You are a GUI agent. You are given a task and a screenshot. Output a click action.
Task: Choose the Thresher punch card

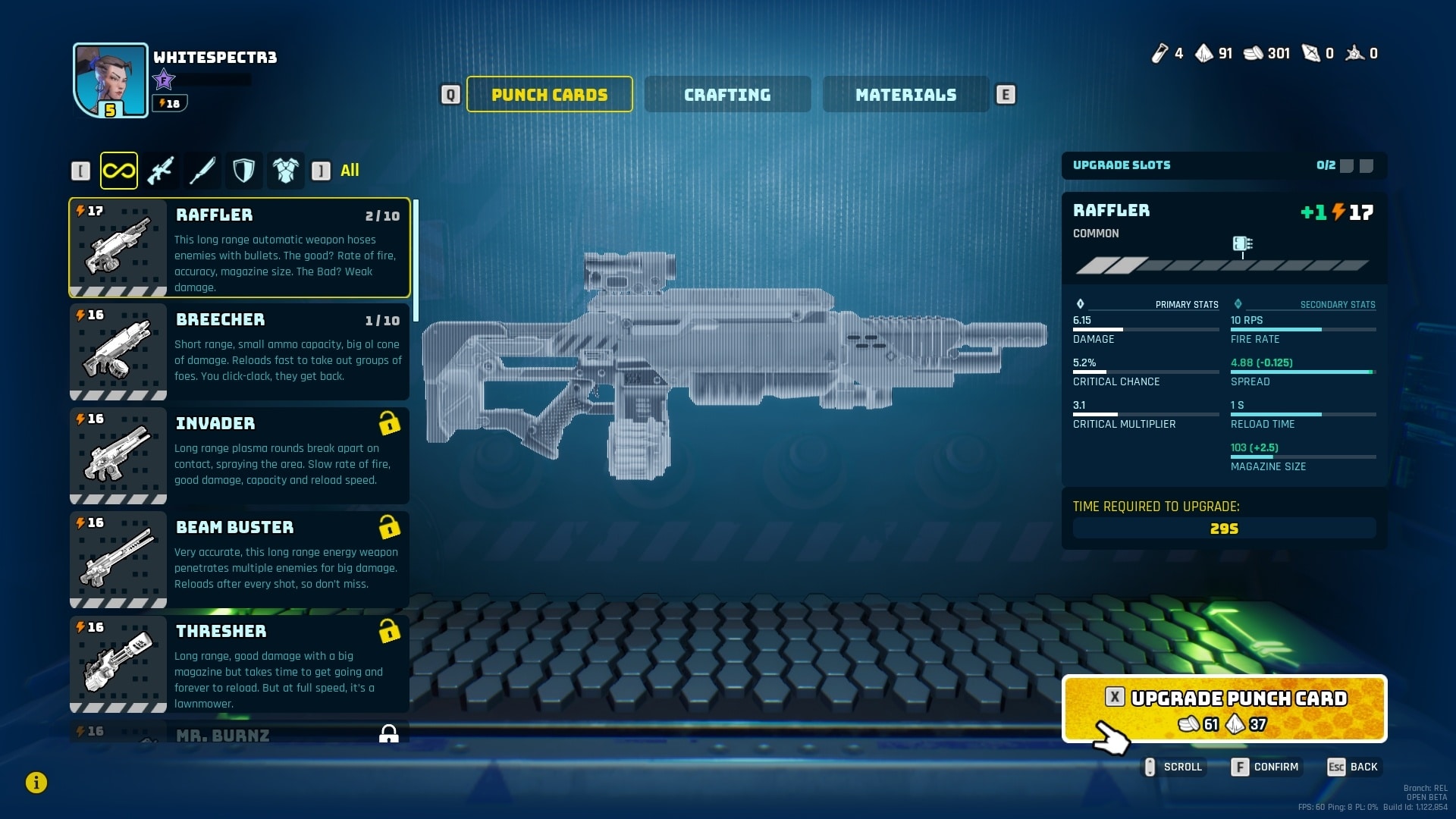(x=240, y=664)
